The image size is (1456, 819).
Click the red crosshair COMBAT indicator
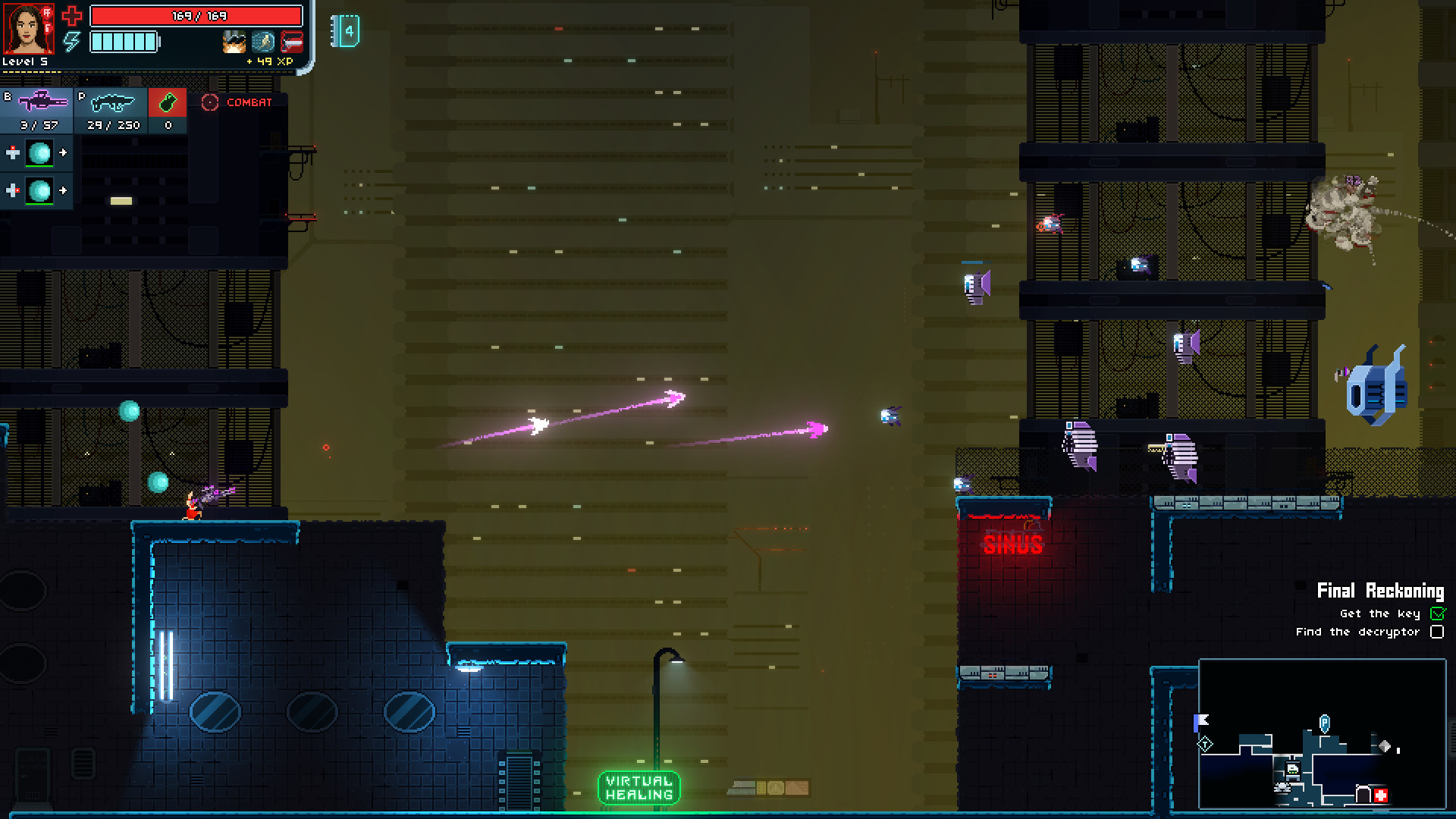pos(210,102)
